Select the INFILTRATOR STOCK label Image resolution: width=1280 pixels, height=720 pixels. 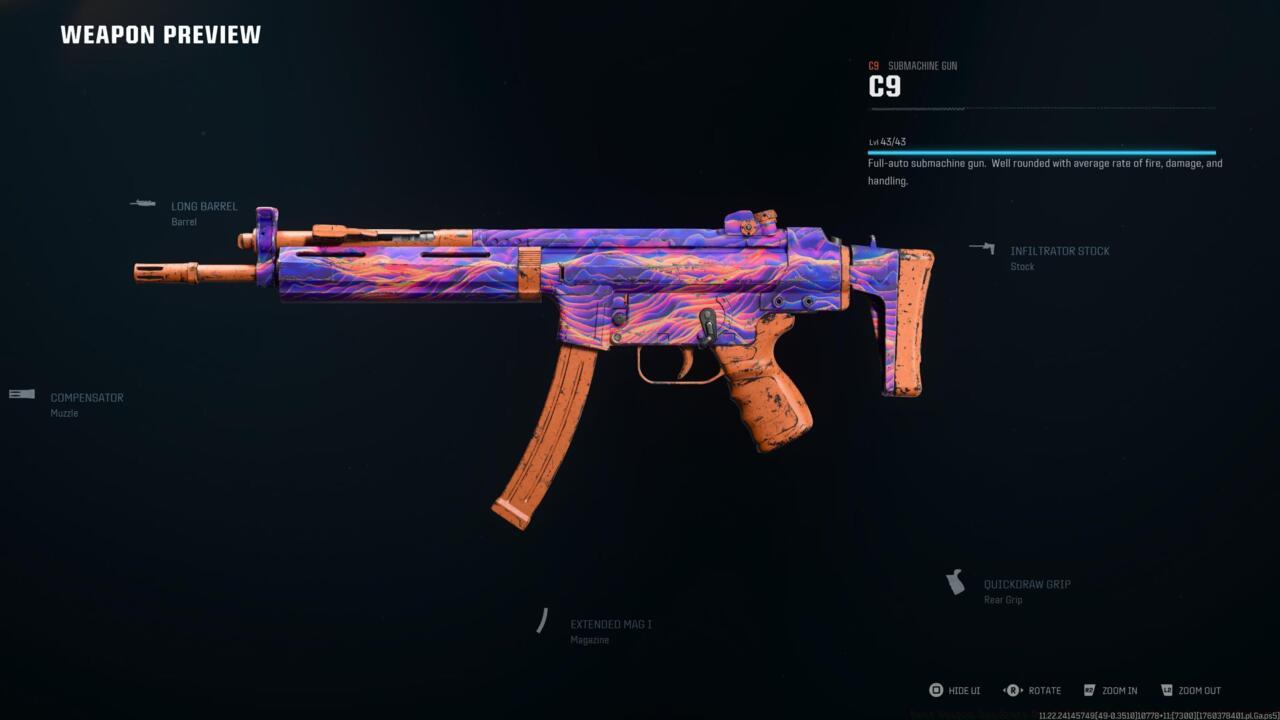coord(1060,251)
